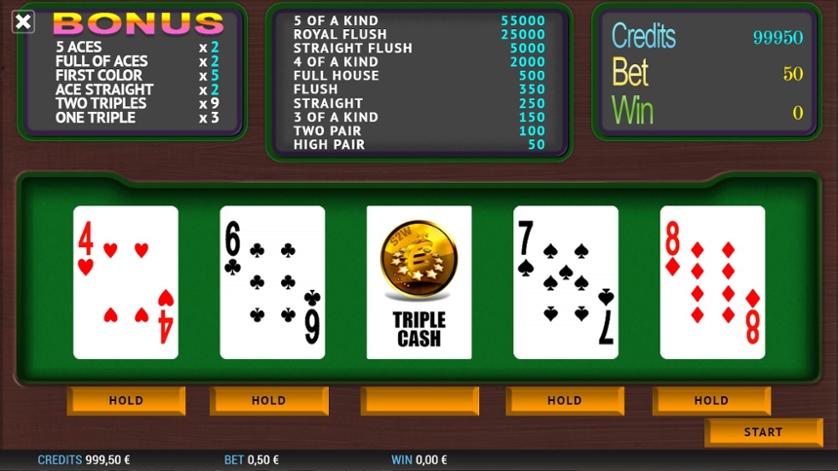
Task: Select the 7 of spades card
Action: pyautogui.click(x=565, y=282)
